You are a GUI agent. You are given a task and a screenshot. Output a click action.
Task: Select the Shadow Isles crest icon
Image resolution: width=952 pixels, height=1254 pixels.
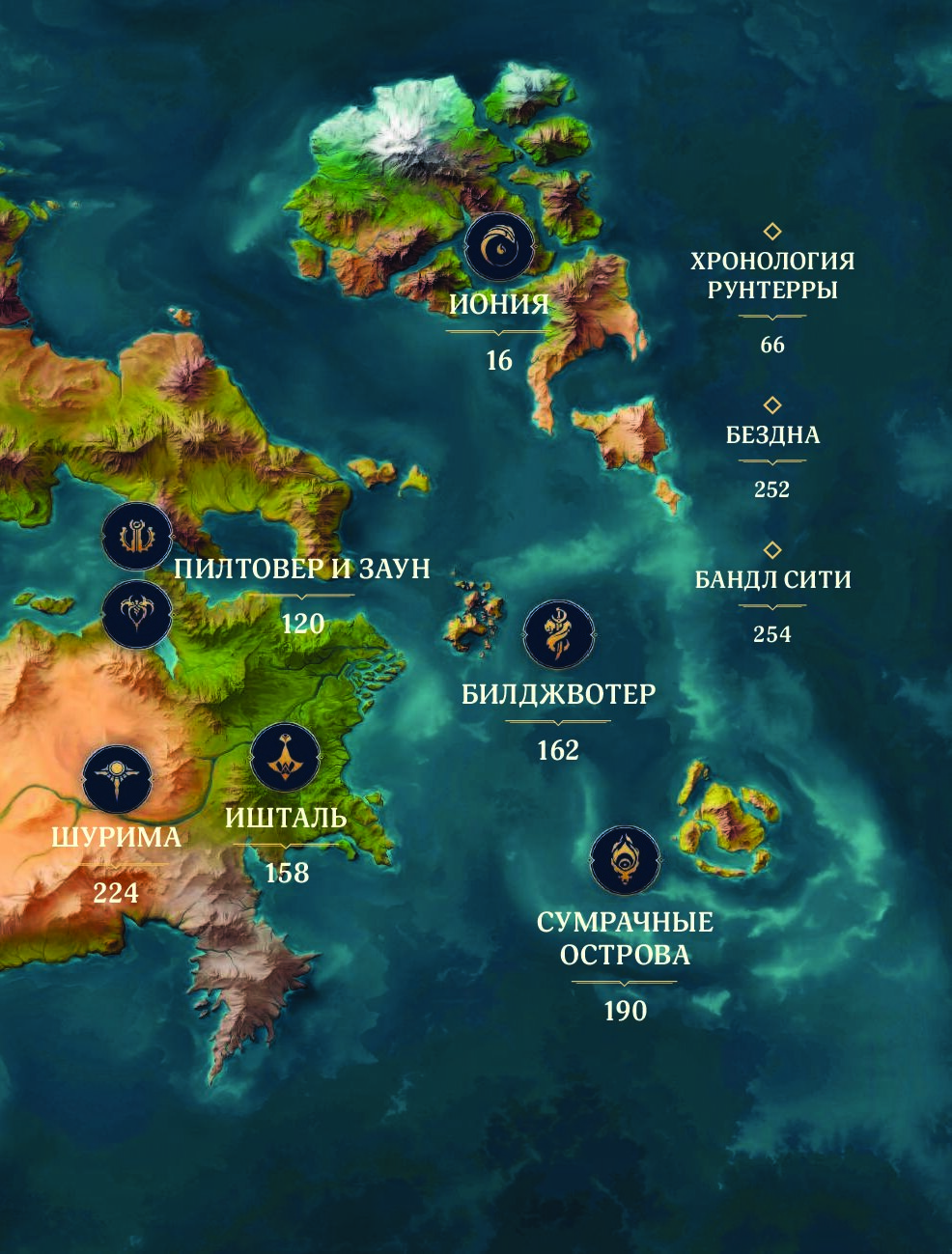[625, 860]
